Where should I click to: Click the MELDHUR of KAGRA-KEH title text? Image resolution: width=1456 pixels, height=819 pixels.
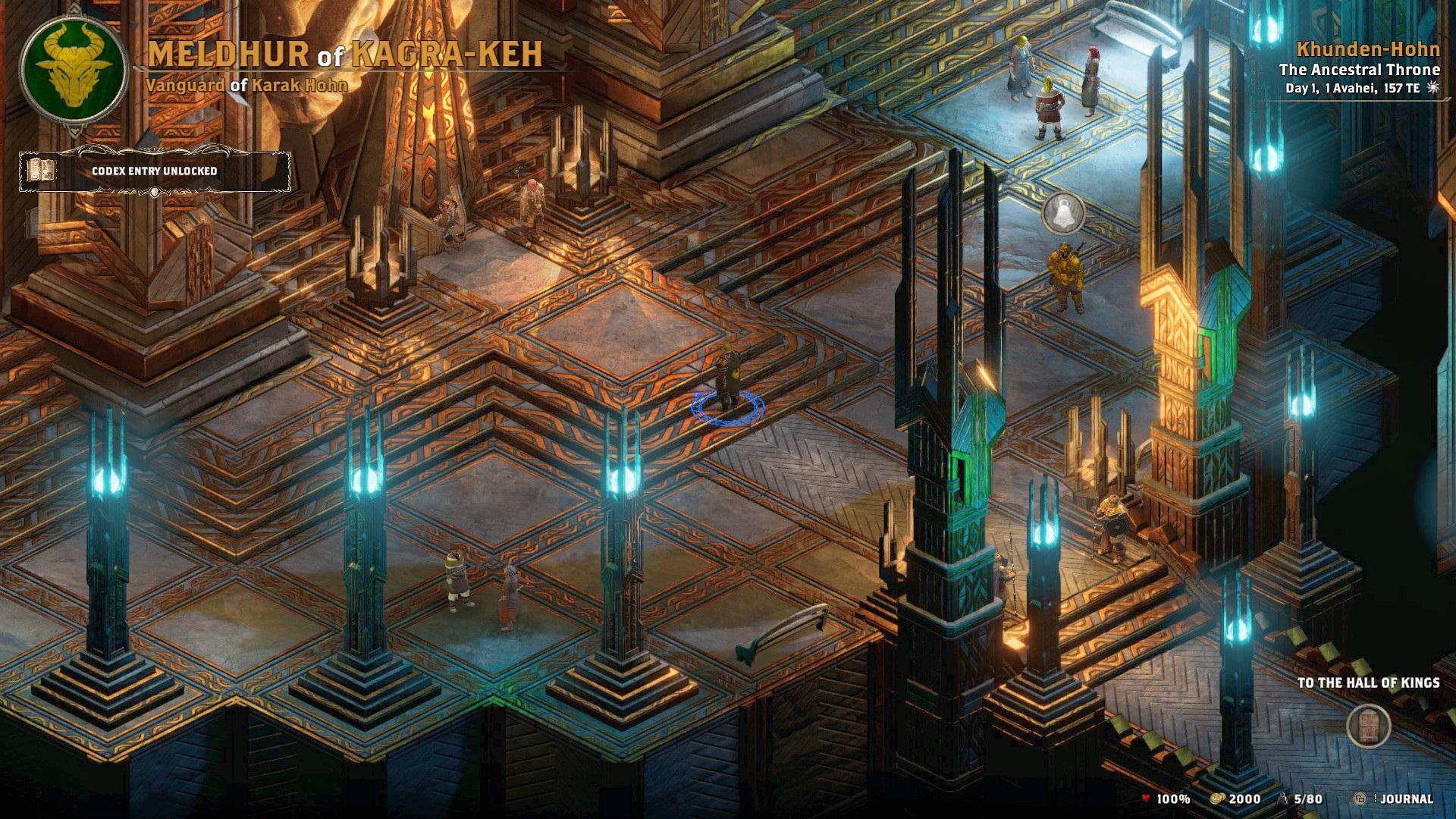345,55
